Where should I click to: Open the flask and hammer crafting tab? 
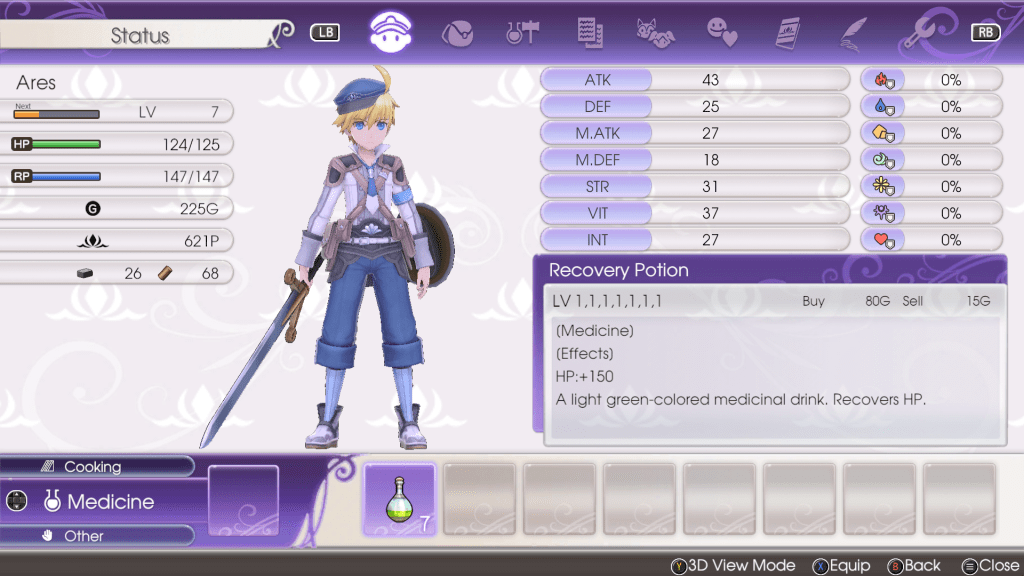pyautogui.click(x=523, y=32)
